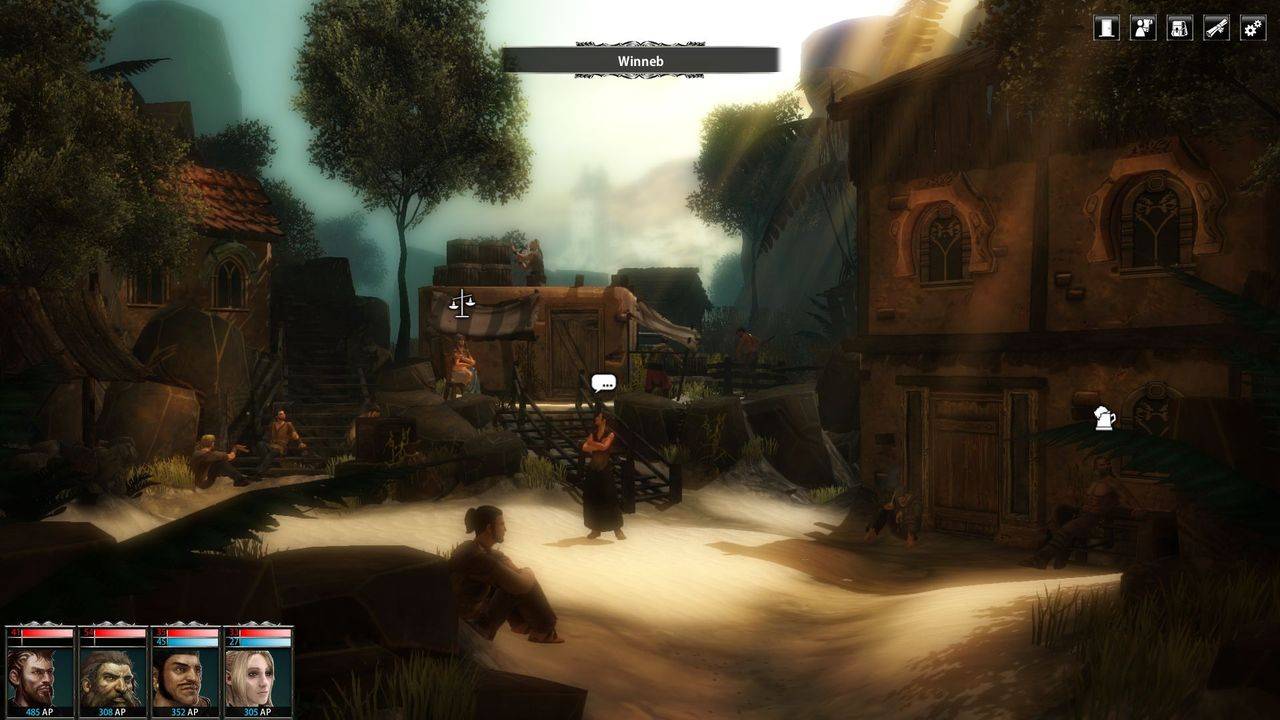Click the merchant scales icon

pyautogui.click(x=461, y=303)
